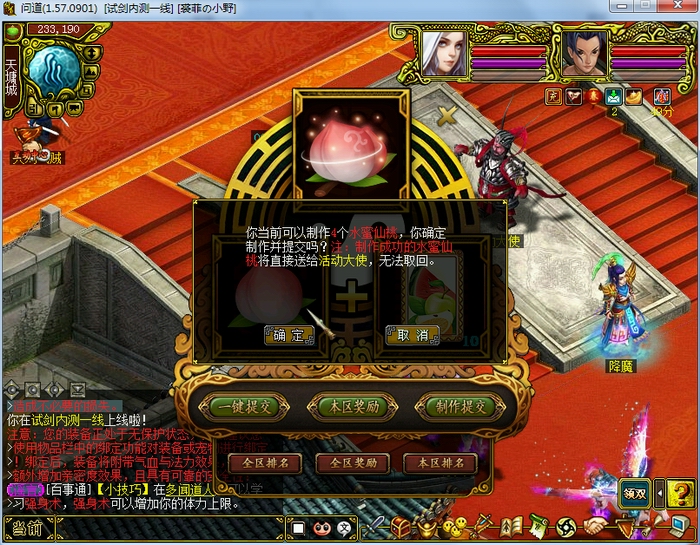This screenshot has height=545, width=700.
Task: Activate the 领双 double-reward button
Action: pyautogui.click(x=636, y=492)
